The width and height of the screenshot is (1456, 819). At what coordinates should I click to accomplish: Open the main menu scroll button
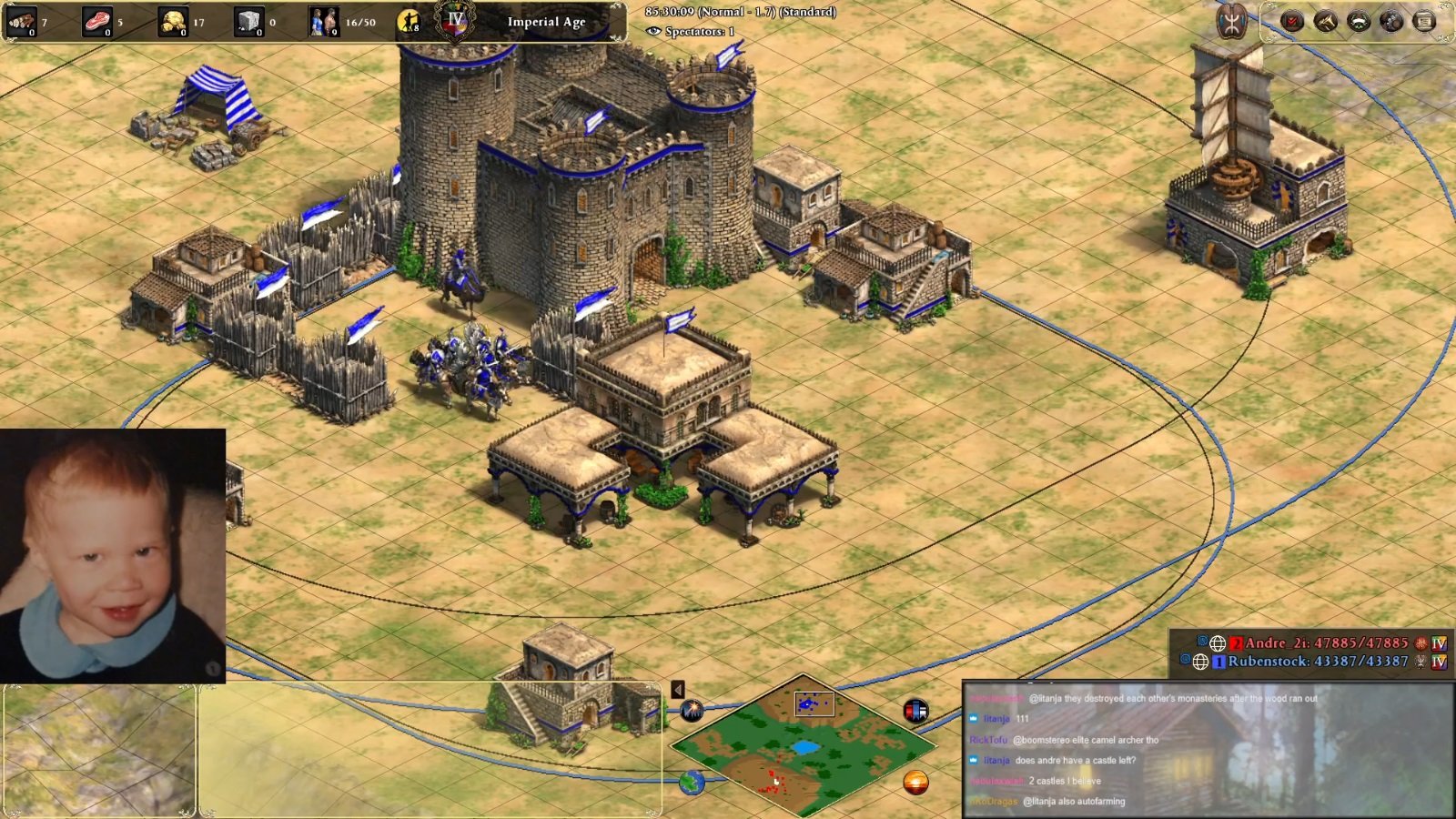point(1424,21)
